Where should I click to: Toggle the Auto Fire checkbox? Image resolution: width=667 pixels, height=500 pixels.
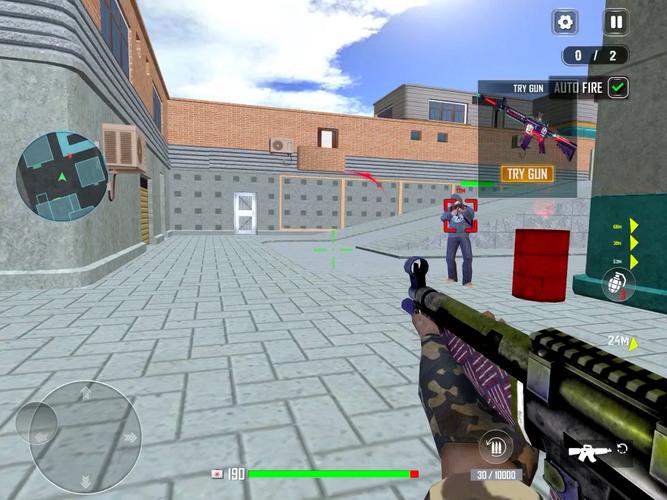619,87
